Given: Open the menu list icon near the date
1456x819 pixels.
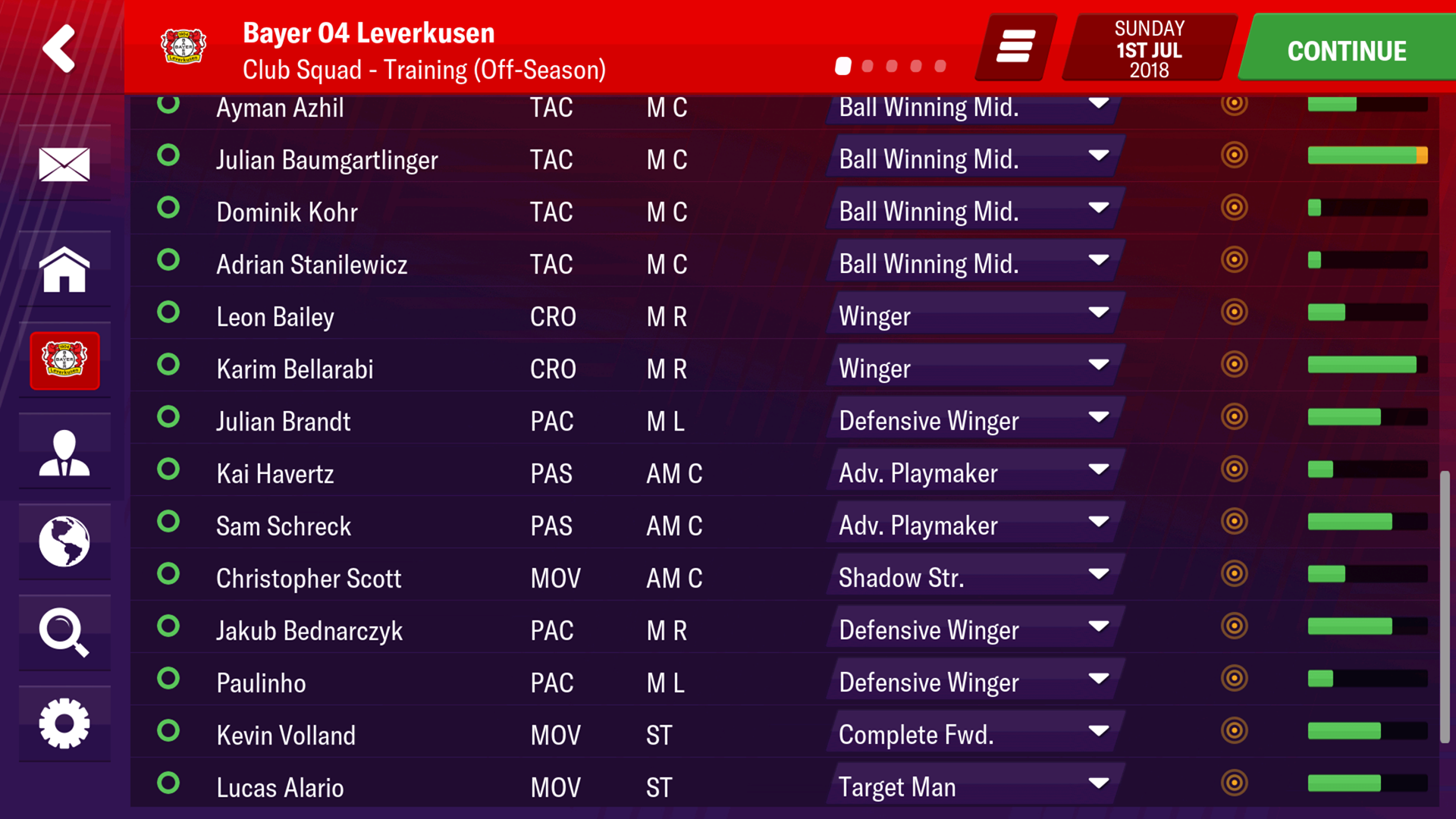Looking at the screenshot, I should pos(1012,47).
